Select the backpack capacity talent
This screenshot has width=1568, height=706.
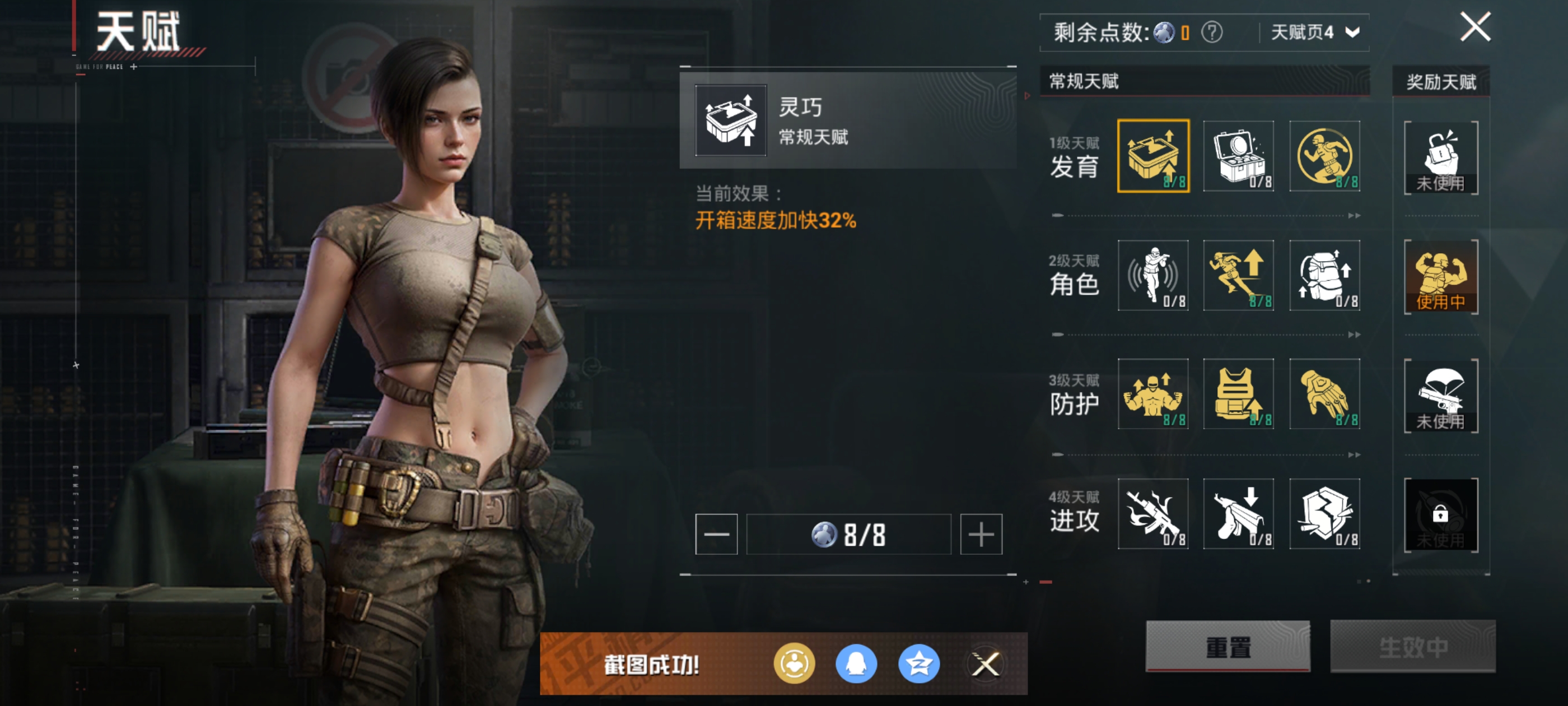(1324, 275)
